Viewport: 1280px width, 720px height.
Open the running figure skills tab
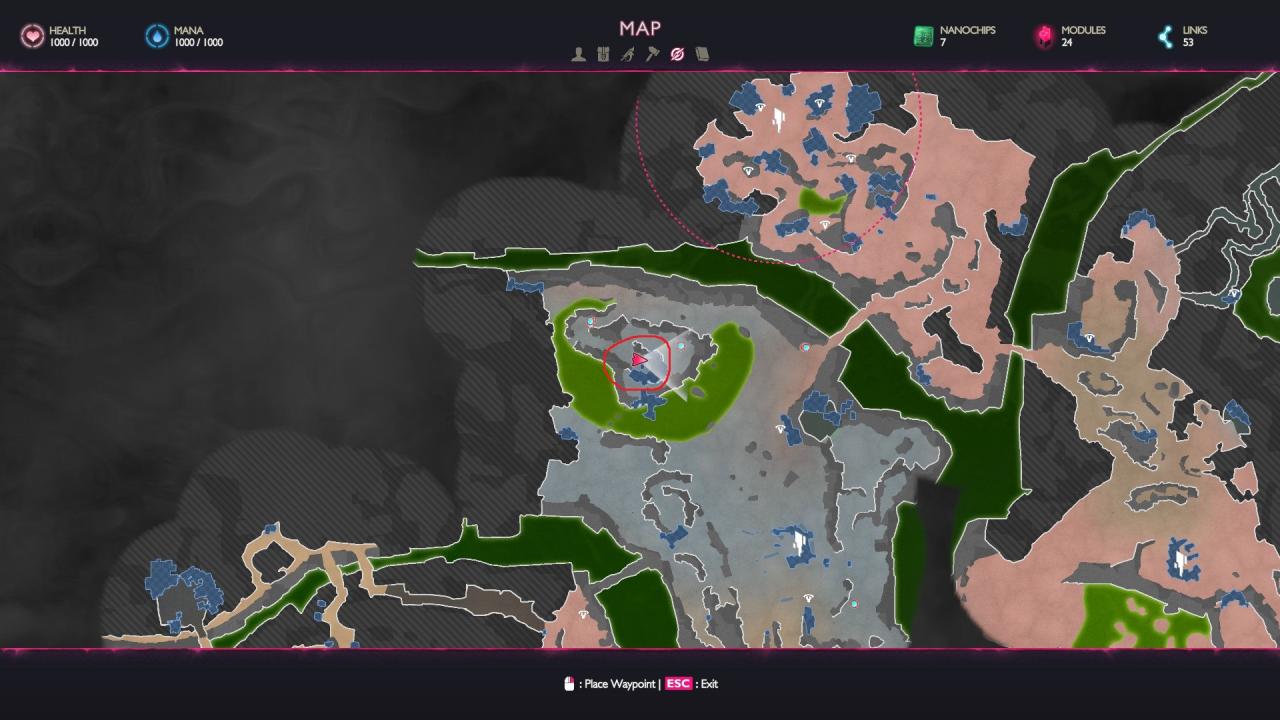point(627,54)
